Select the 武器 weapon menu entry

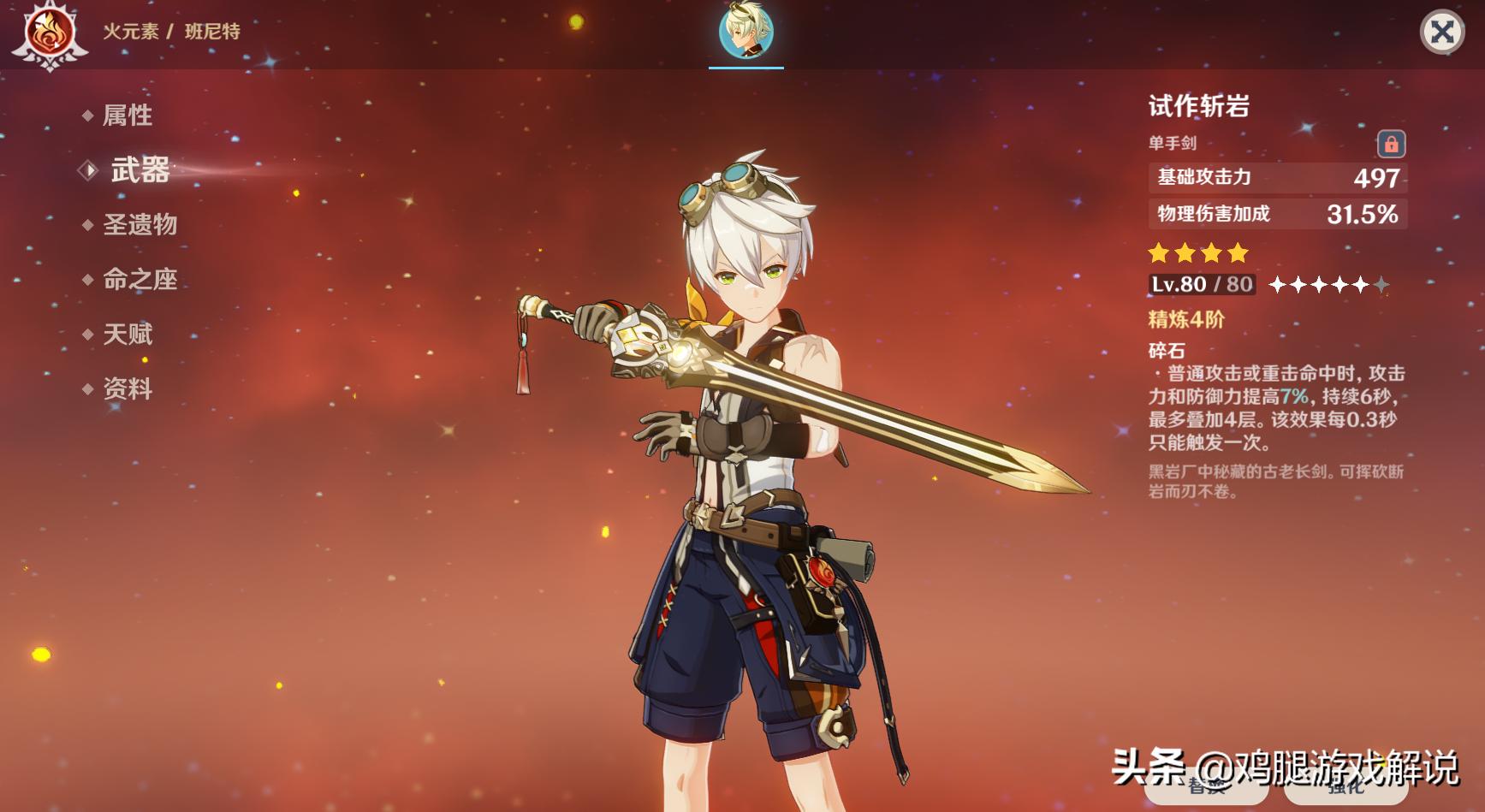[x=140, y=170]
